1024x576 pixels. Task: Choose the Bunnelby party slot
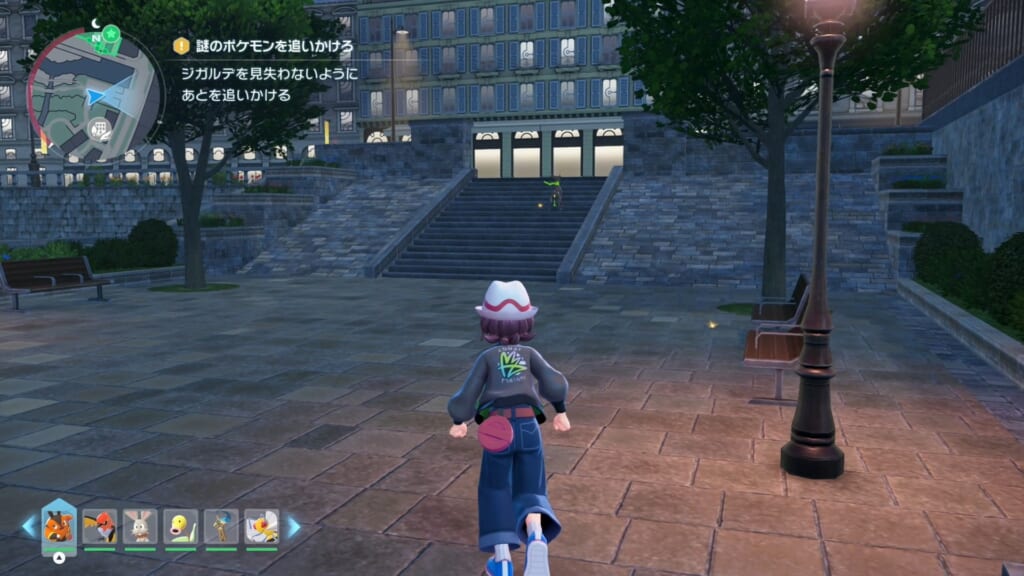(140, 526)
